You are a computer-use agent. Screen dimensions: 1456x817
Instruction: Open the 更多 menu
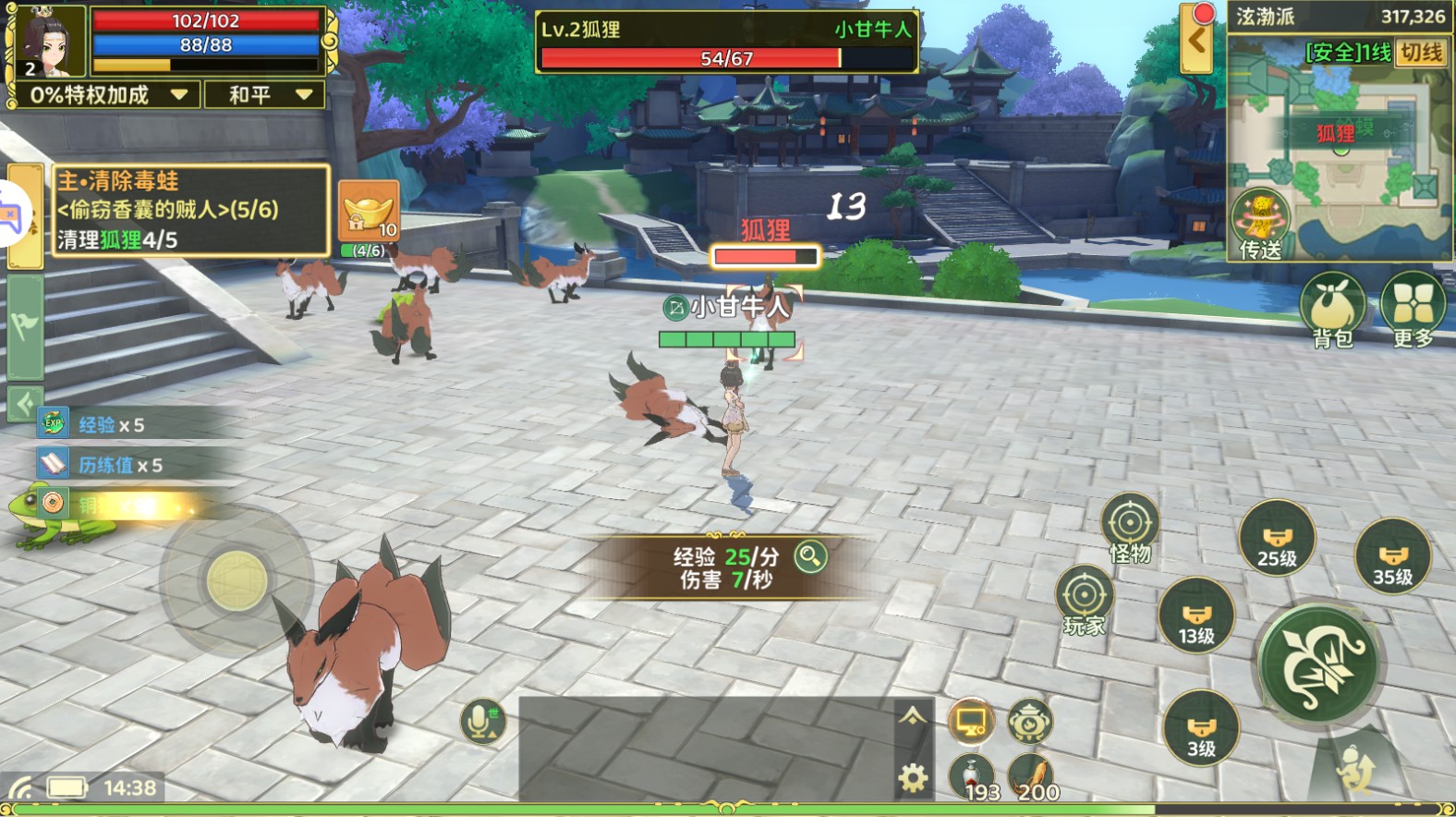coord(1414,310)
